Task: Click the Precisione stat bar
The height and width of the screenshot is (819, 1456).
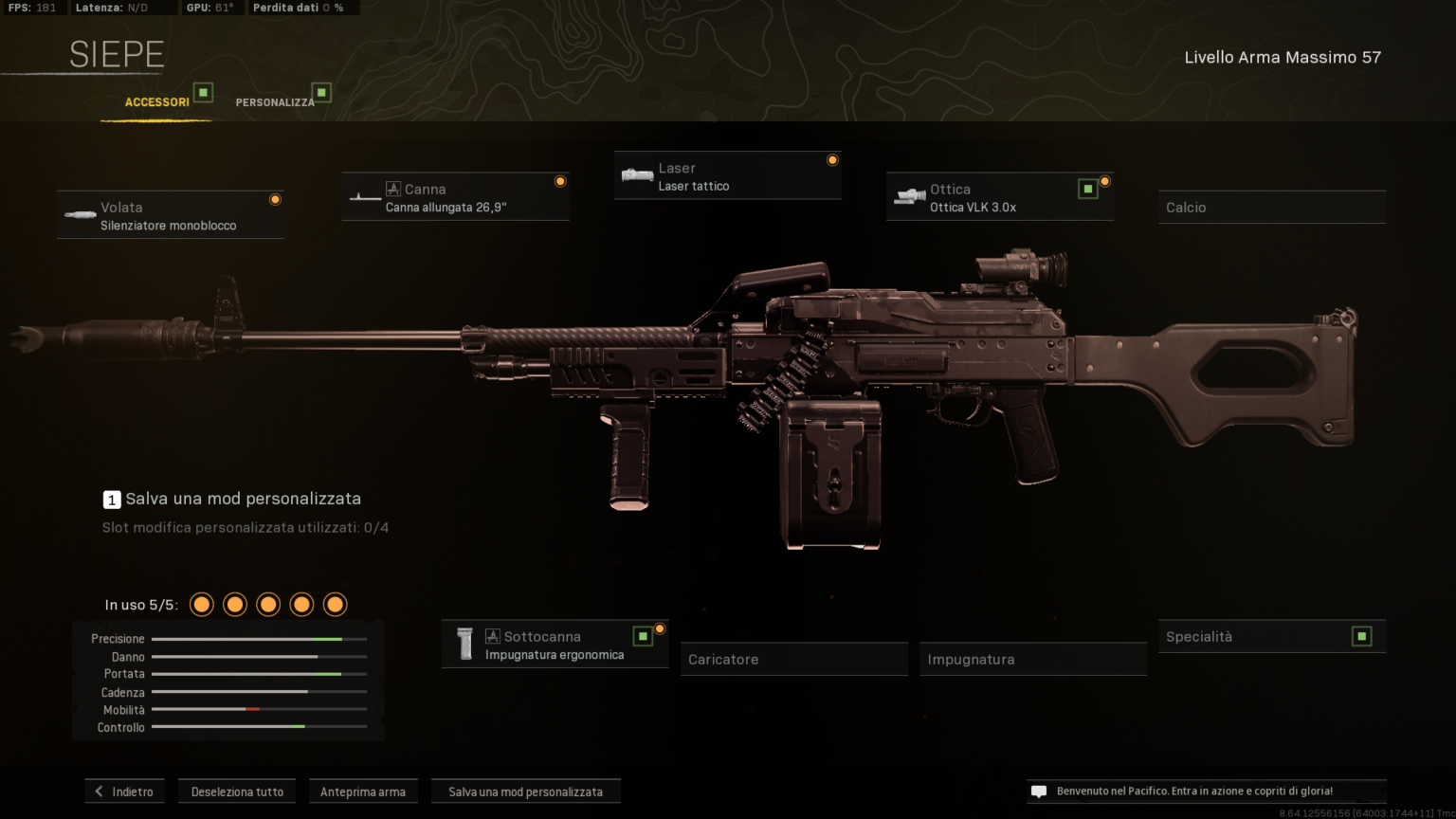Action: tap(259, 639)
